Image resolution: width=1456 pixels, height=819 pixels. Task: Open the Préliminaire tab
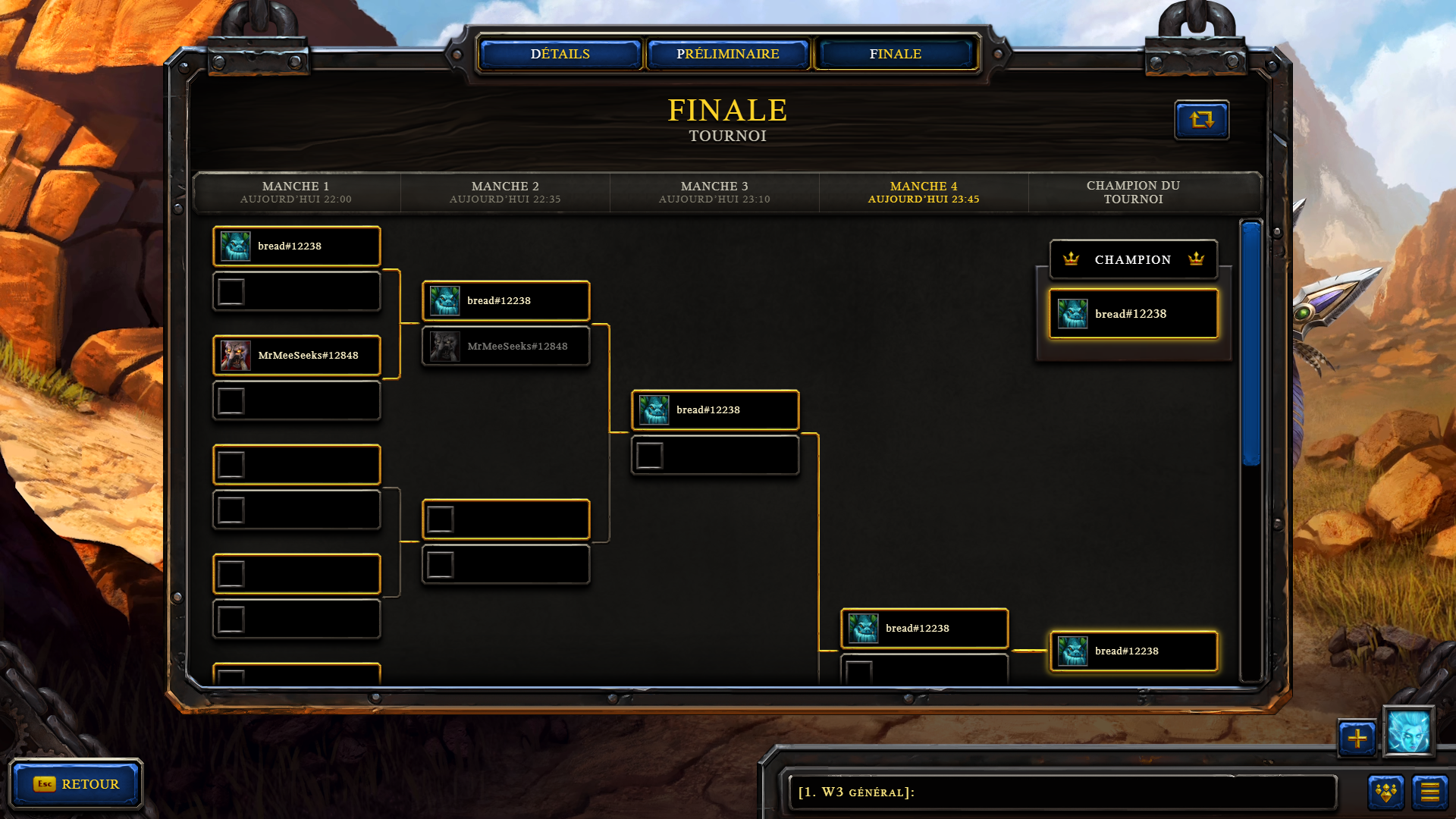pos(727,54)
